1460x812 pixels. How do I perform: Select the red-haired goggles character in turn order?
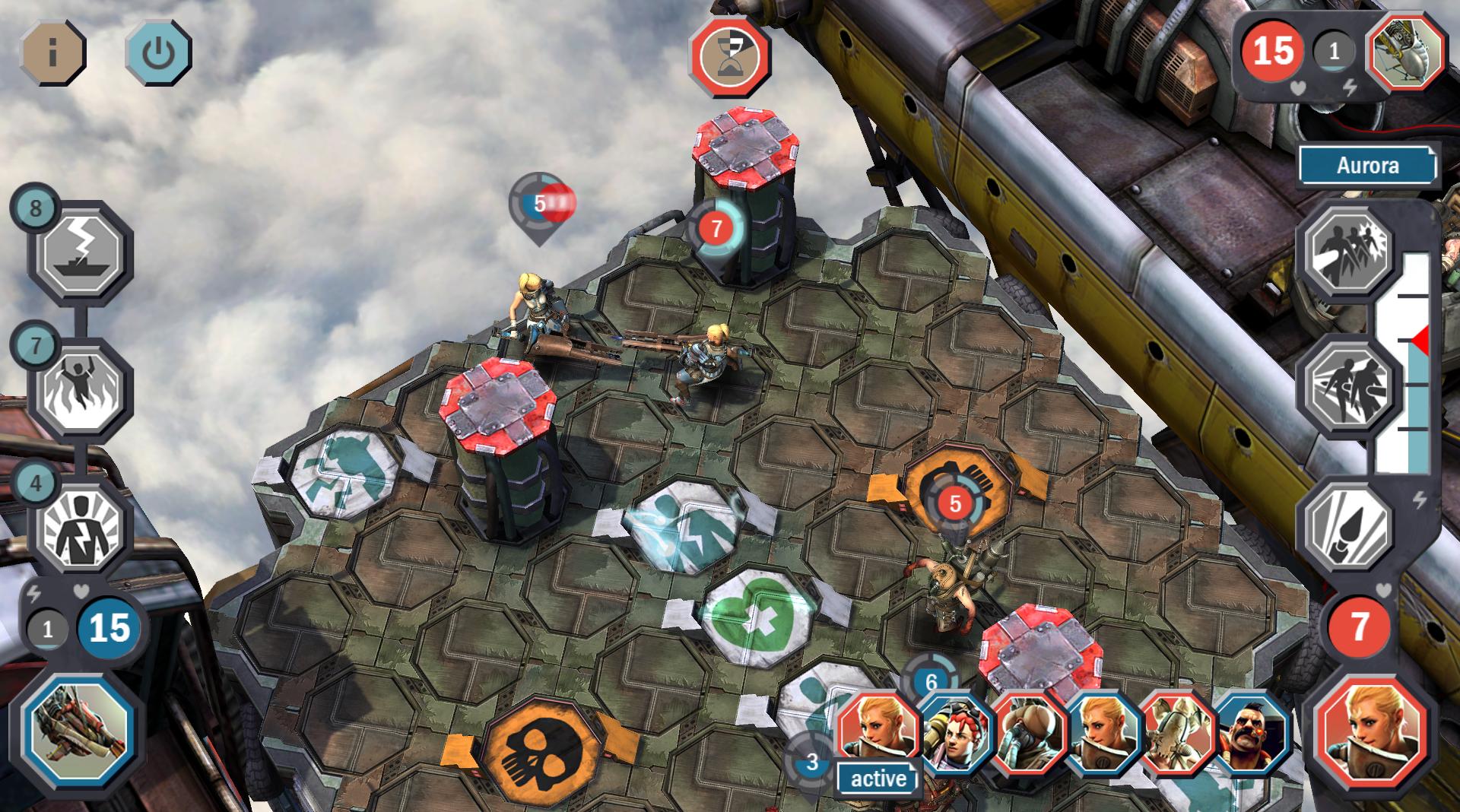(956, 731)
